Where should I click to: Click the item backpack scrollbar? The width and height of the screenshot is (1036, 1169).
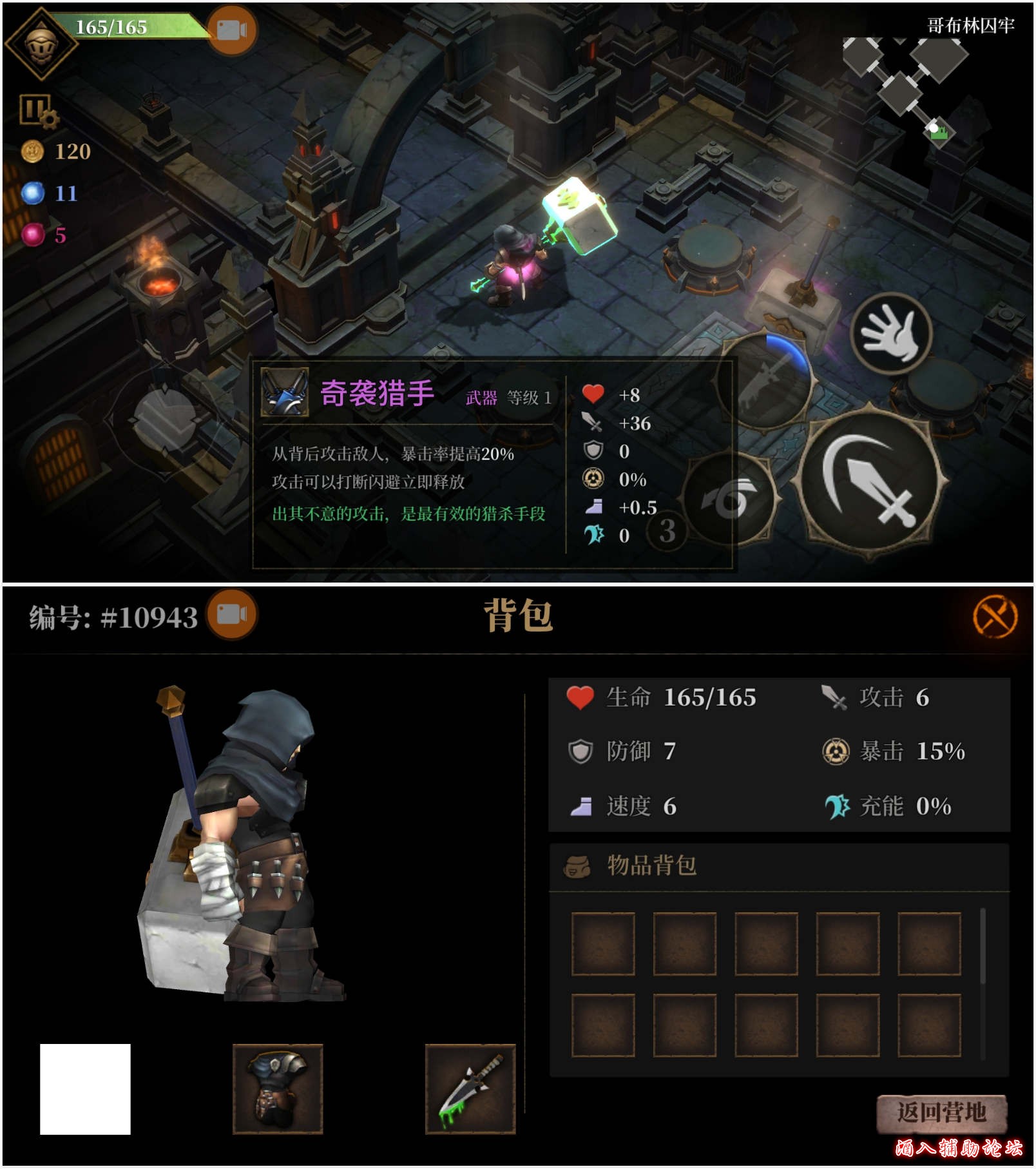click(x=983, y=947)
